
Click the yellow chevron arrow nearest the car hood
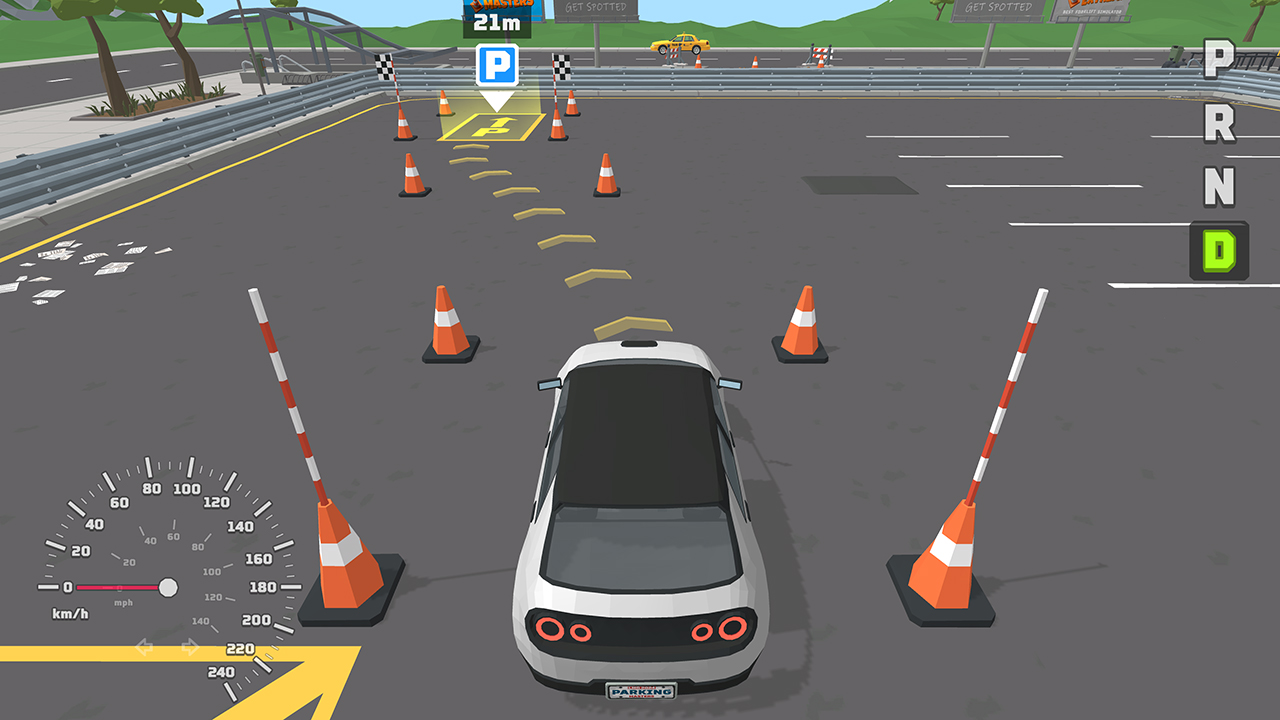630,324
